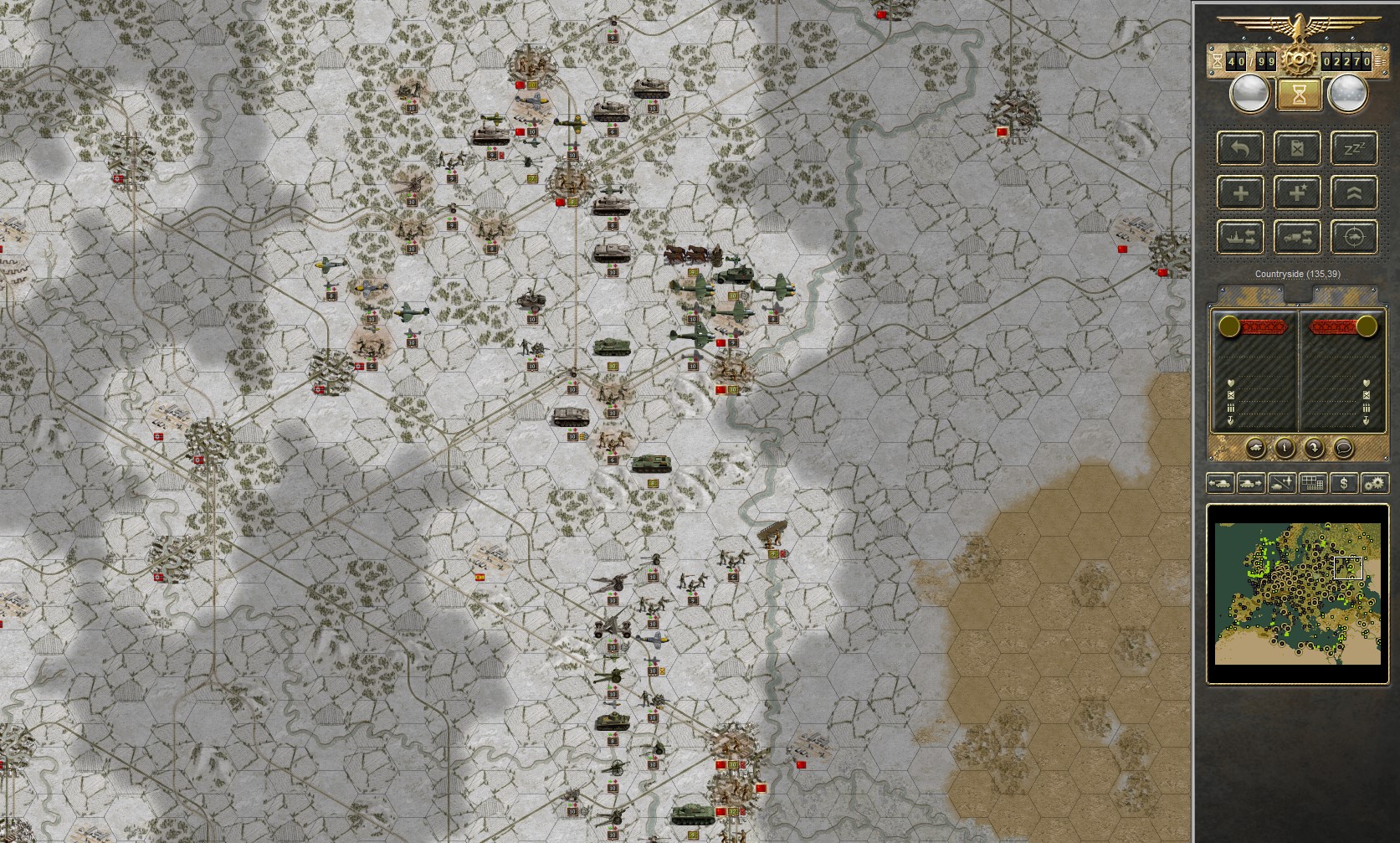Upgrade the unit via the chevrons icon
This screenshot has width=1400, height=843.
pyautogui.click(x=1353, y=193)
